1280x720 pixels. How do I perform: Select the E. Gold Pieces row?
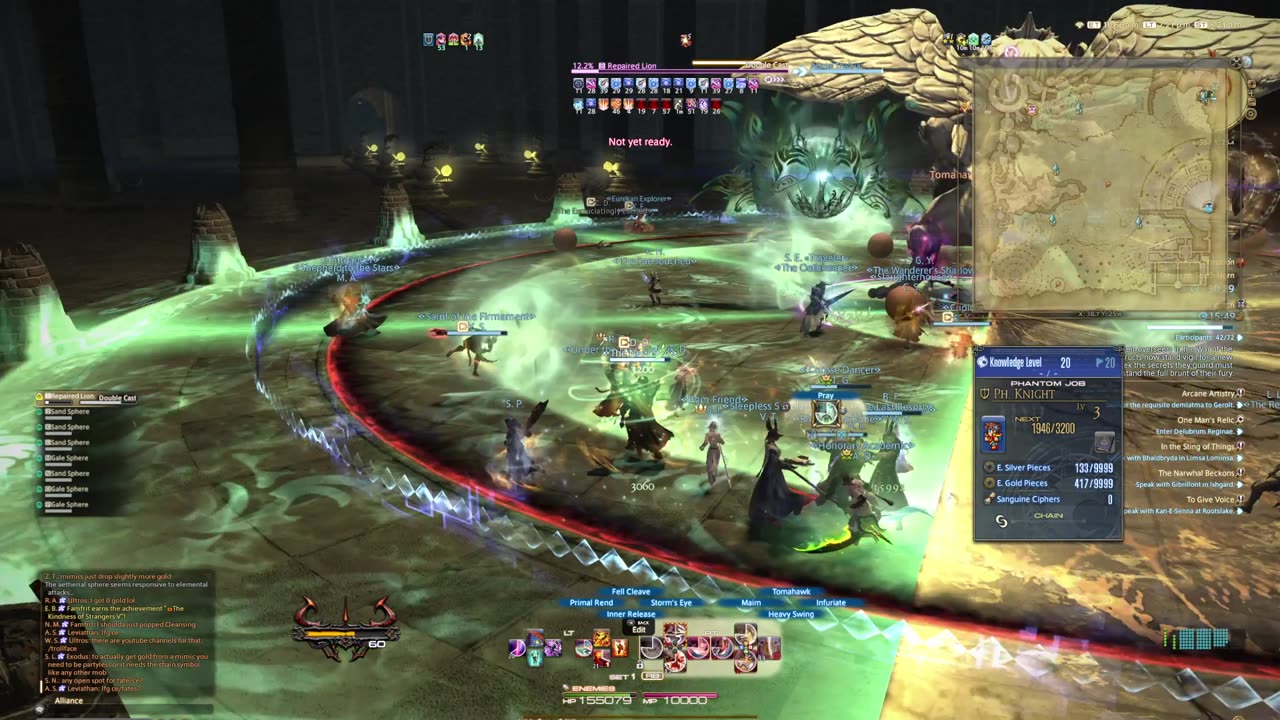(1049, 483)
